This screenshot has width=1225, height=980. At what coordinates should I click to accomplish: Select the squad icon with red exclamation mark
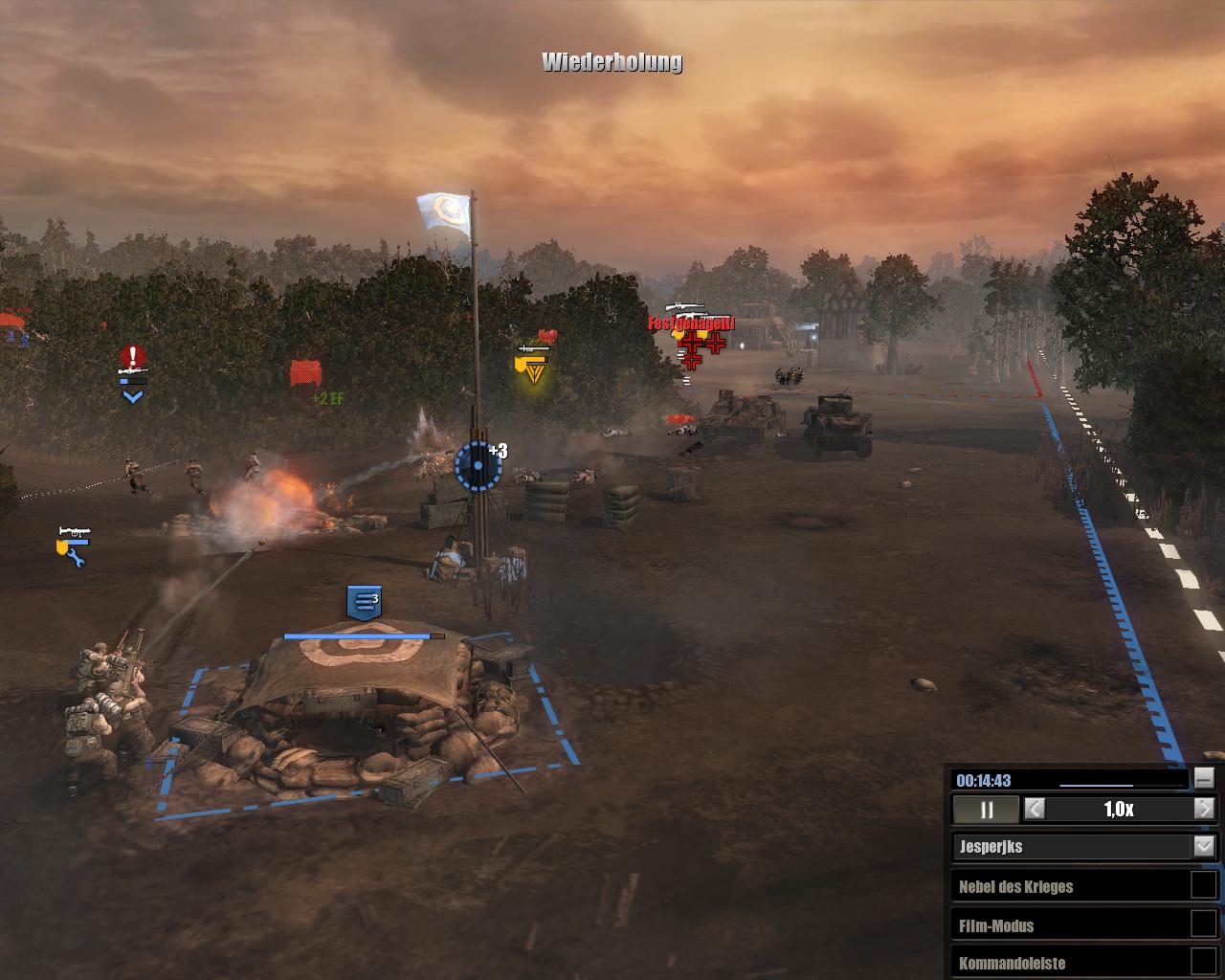click(x=133, y=359)
